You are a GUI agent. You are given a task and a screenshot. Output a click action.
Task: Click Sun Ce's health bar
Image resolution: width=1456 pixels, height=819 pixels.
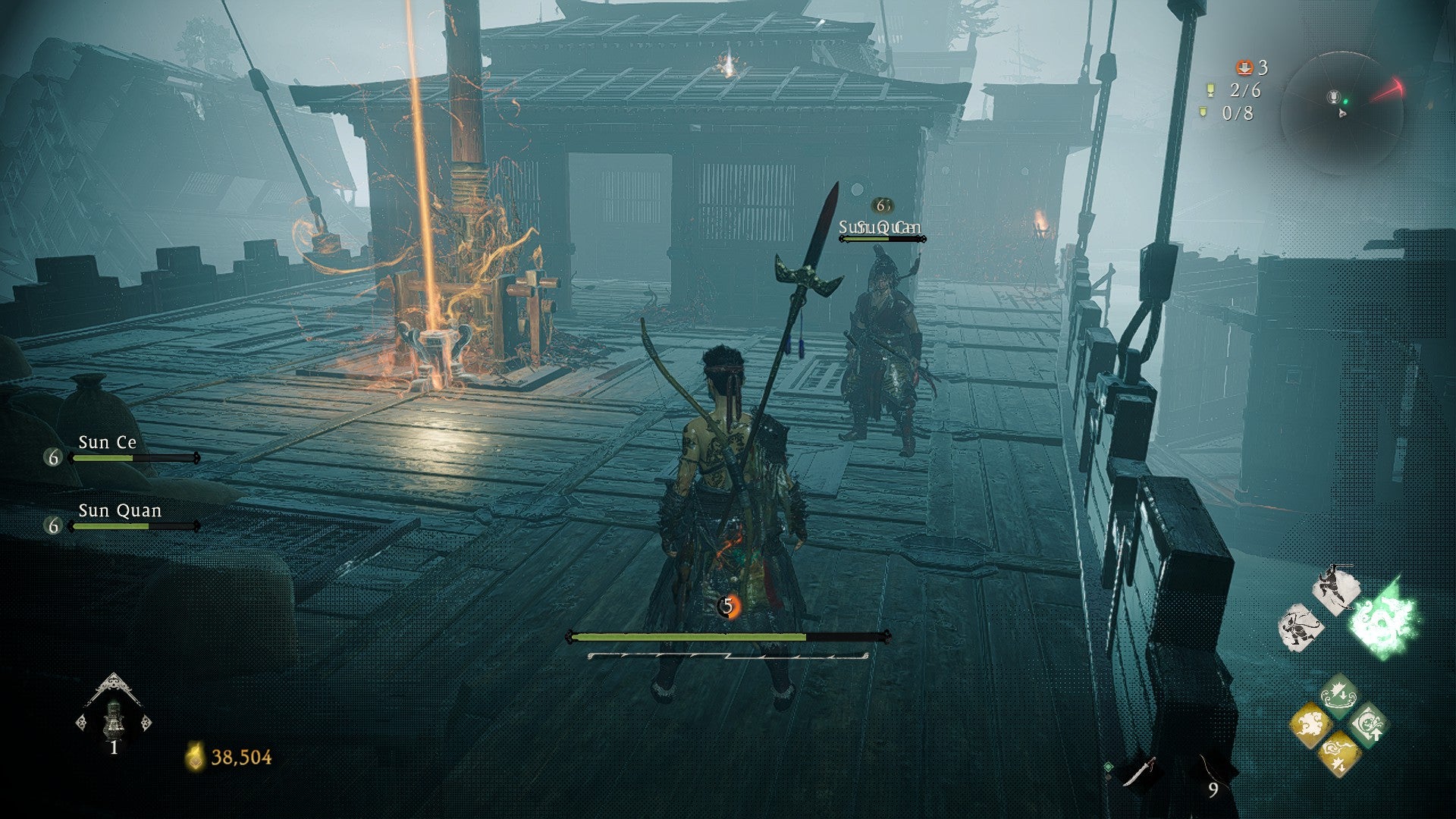click(133, 457)
